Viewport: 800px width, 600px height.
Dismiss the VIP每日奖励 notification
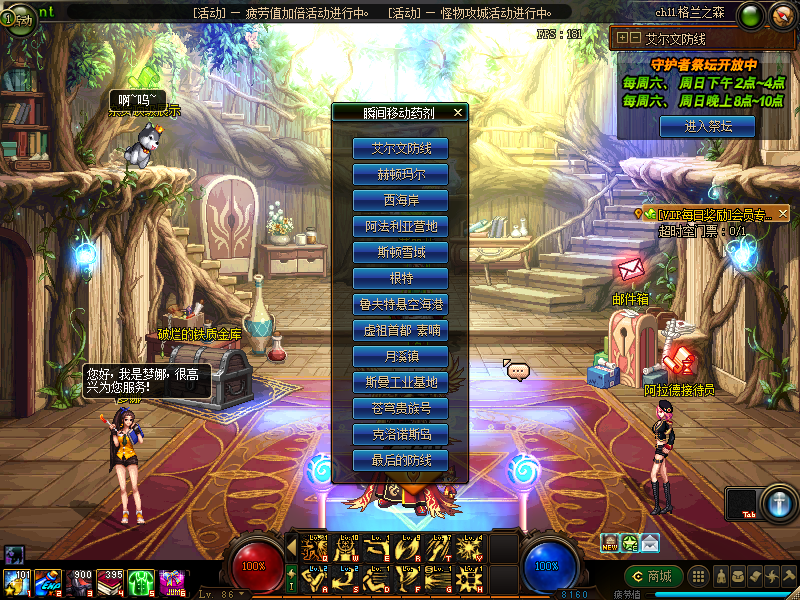(783, 214)
